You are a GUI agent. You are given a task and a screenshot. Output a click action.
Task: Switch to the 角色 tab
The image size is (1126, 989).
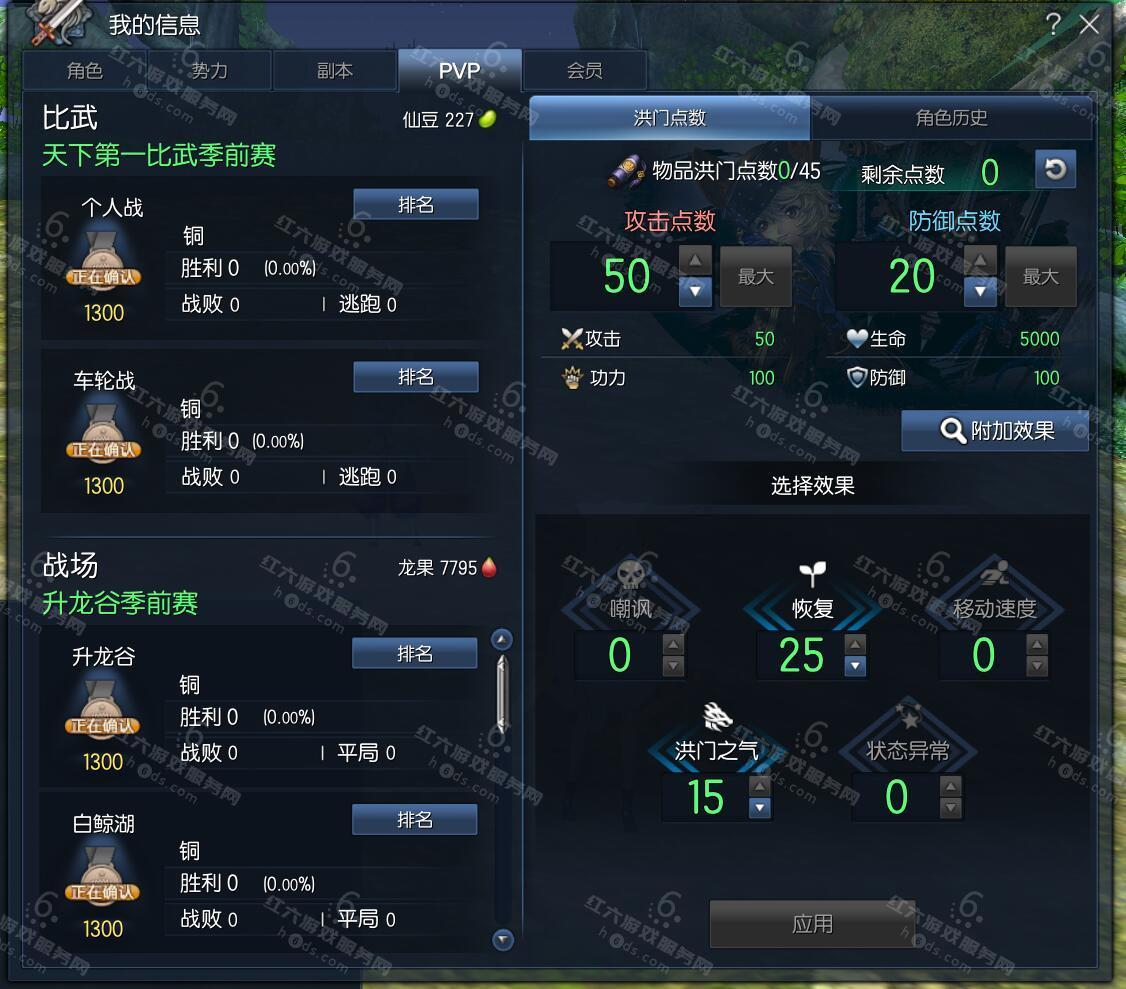pyautogui.click(x=85, y=71)
